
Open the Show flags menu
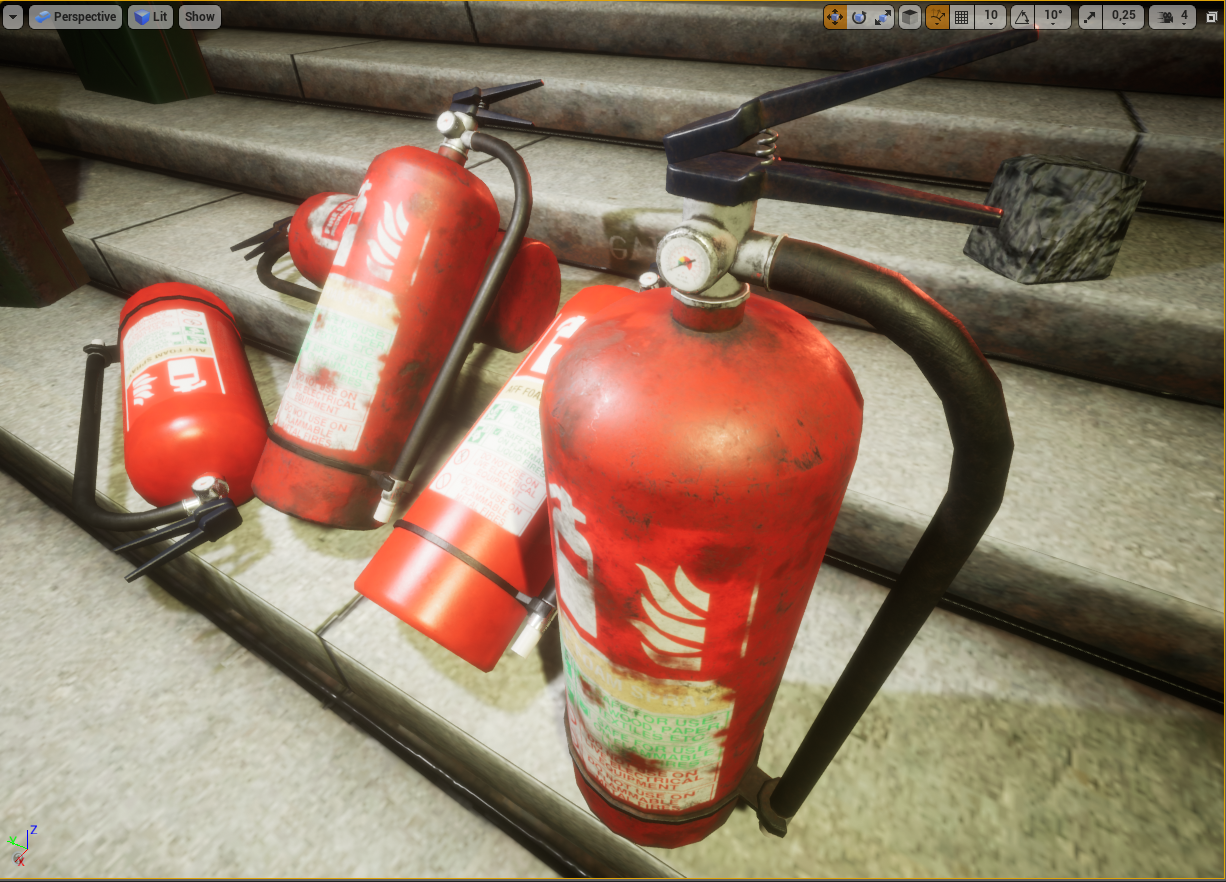(x=200, y=17)
